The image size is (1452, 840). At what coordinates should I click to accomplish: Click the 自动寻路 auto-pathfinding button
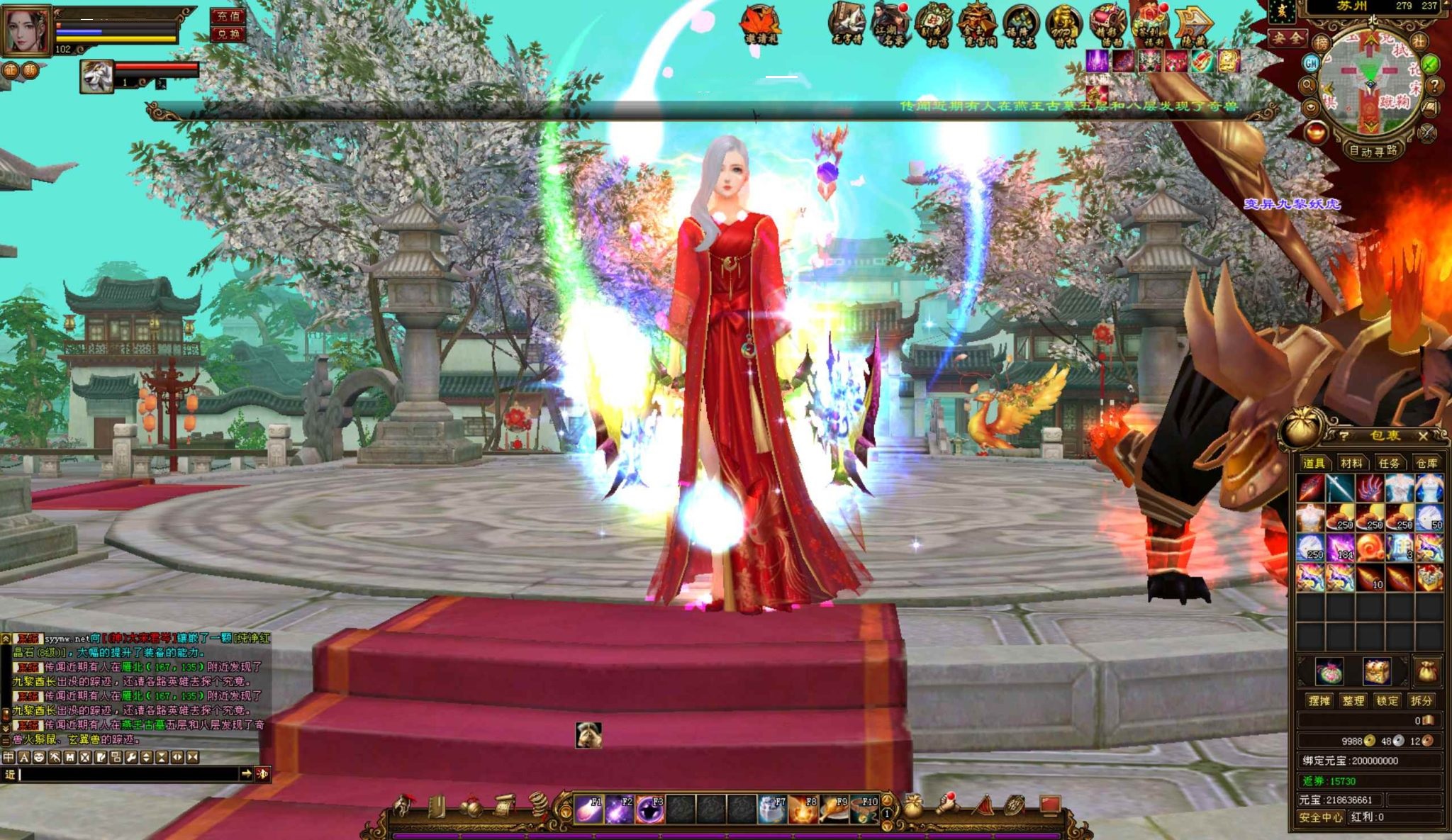click(1373, 151)
